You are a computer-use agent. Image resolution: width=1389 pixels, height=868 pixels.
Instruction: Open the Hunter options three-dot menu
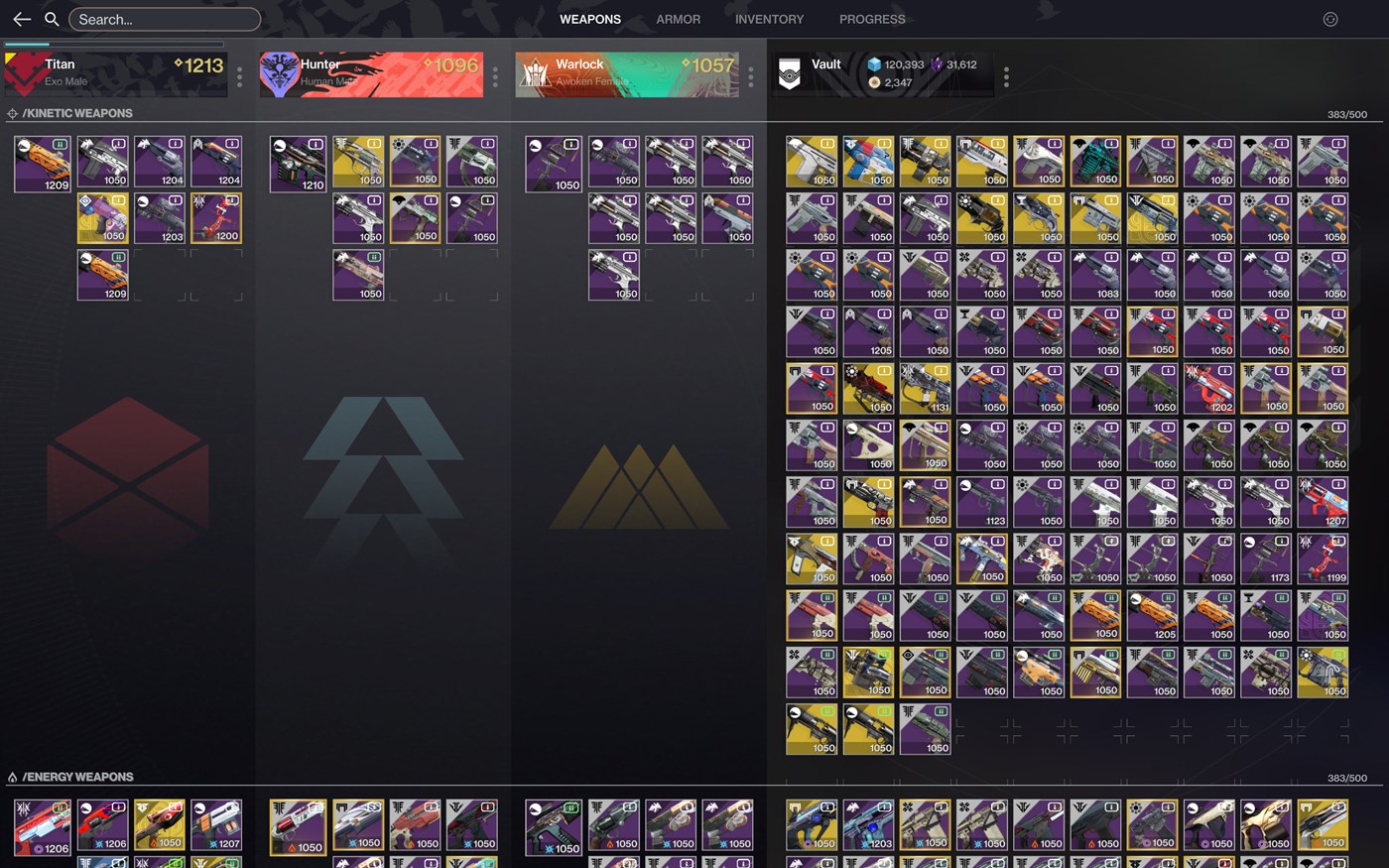(x=495, y=76)
